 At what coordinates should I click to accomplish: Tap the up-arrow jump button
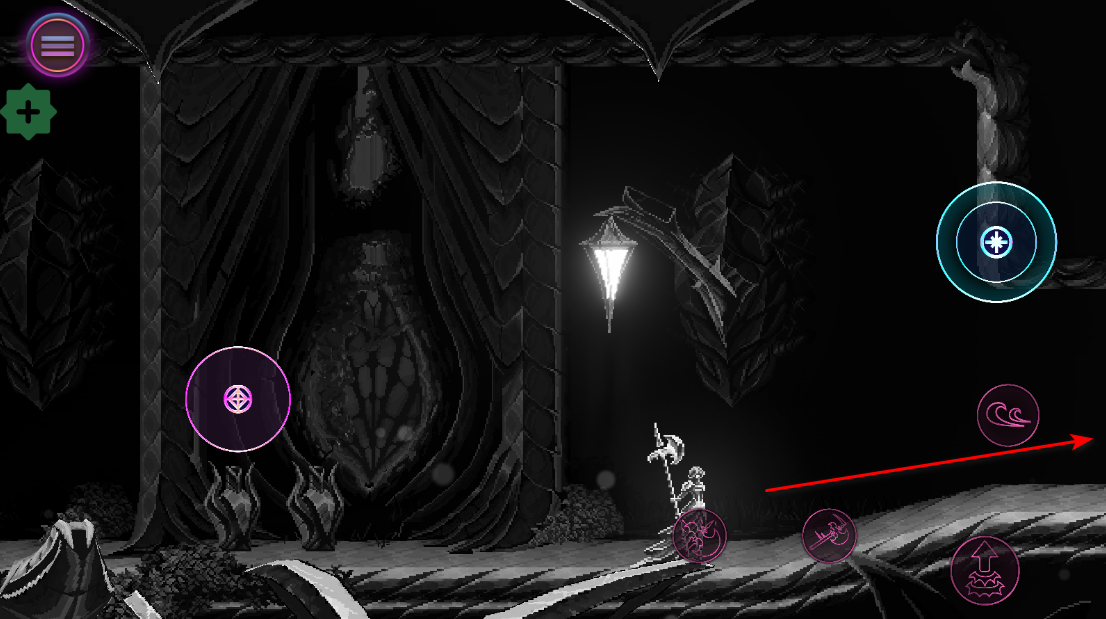point(984,570)
